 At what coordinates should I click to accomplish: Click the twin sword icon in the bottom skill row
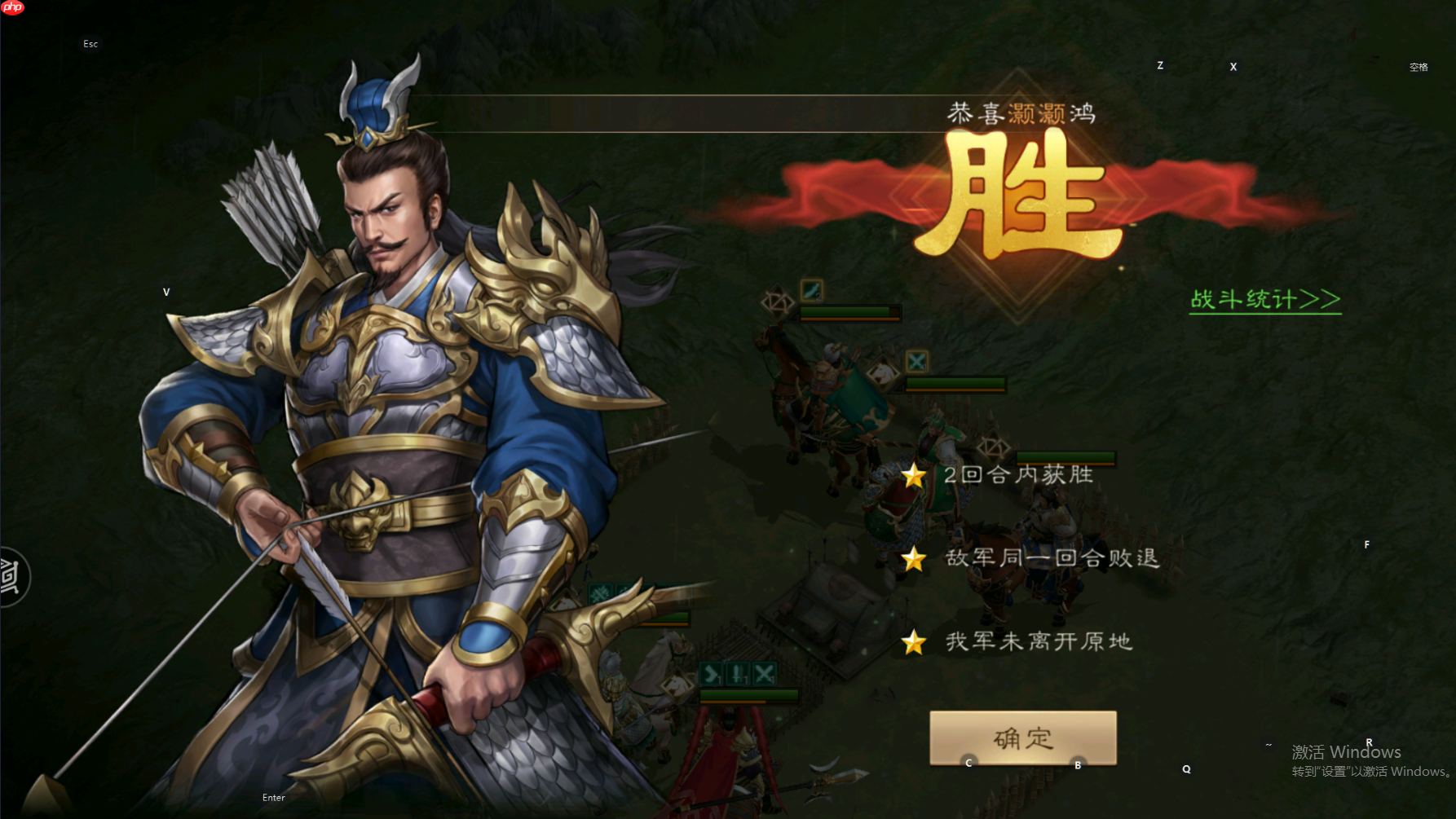(738, 672)
